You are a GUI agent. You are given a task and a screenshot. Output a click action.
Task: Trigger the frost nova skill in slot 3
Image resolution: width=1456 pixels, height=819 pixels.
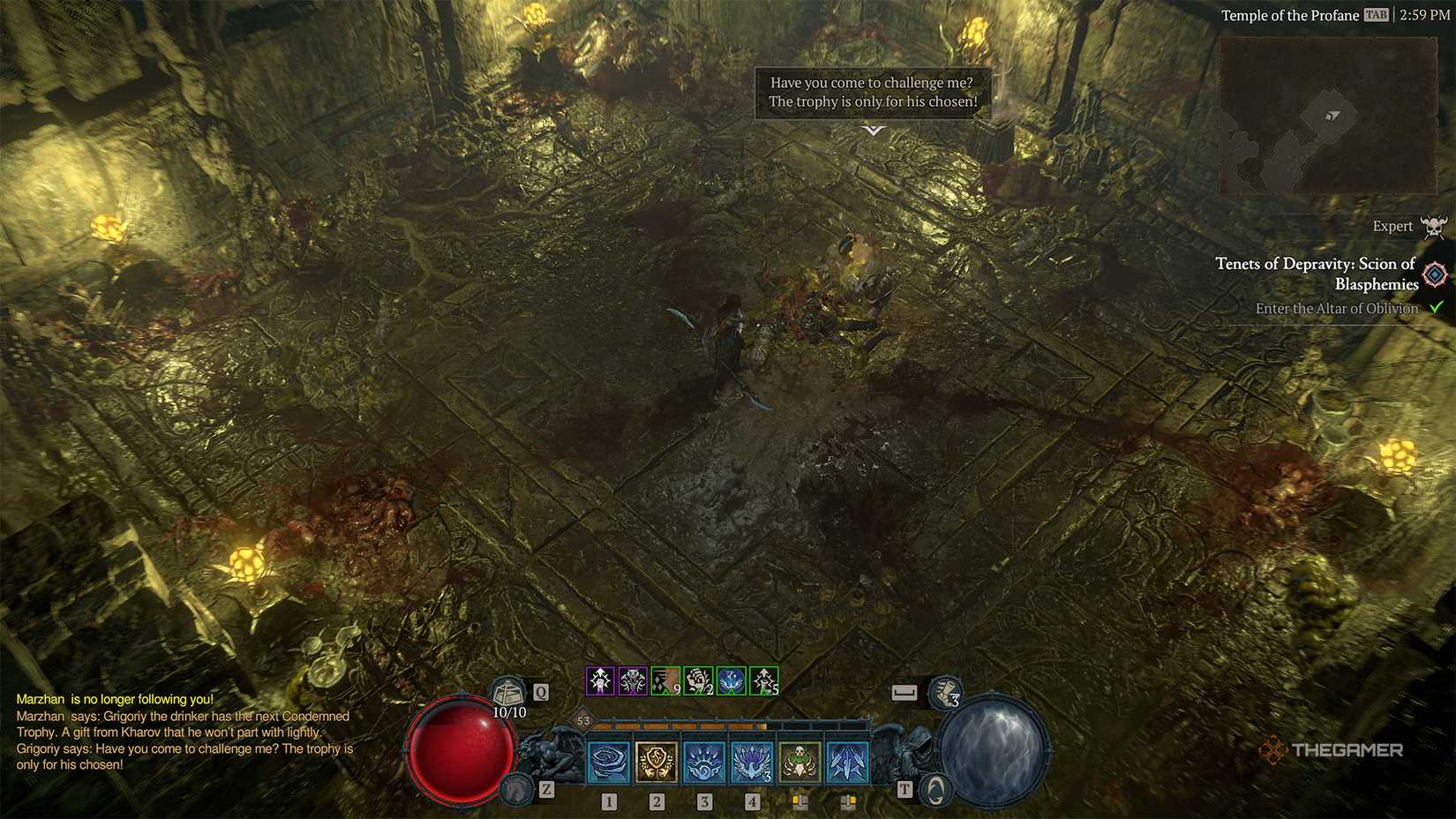(704, 761)
